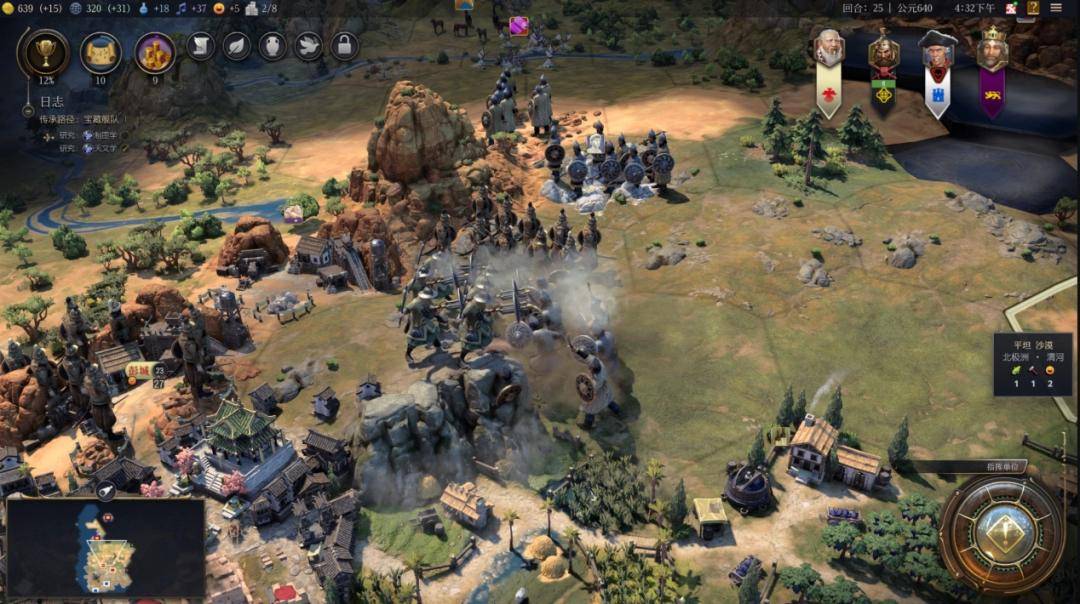1080x604 pixels.
Task: Open the technology tree scroll icon
Action: [x=100, y=52]
